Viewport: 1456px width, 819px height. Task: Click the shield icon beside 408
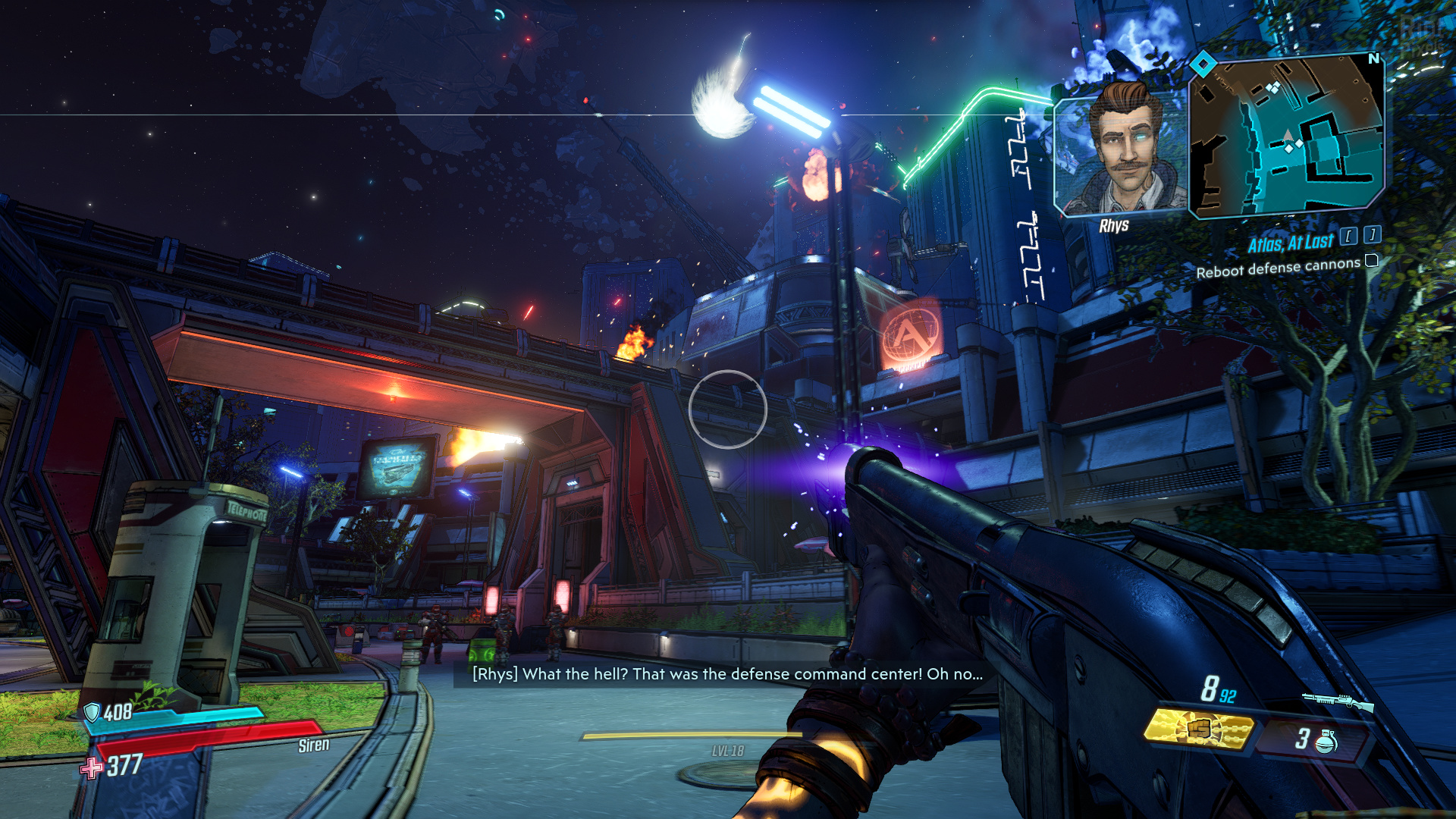[92, 712]
